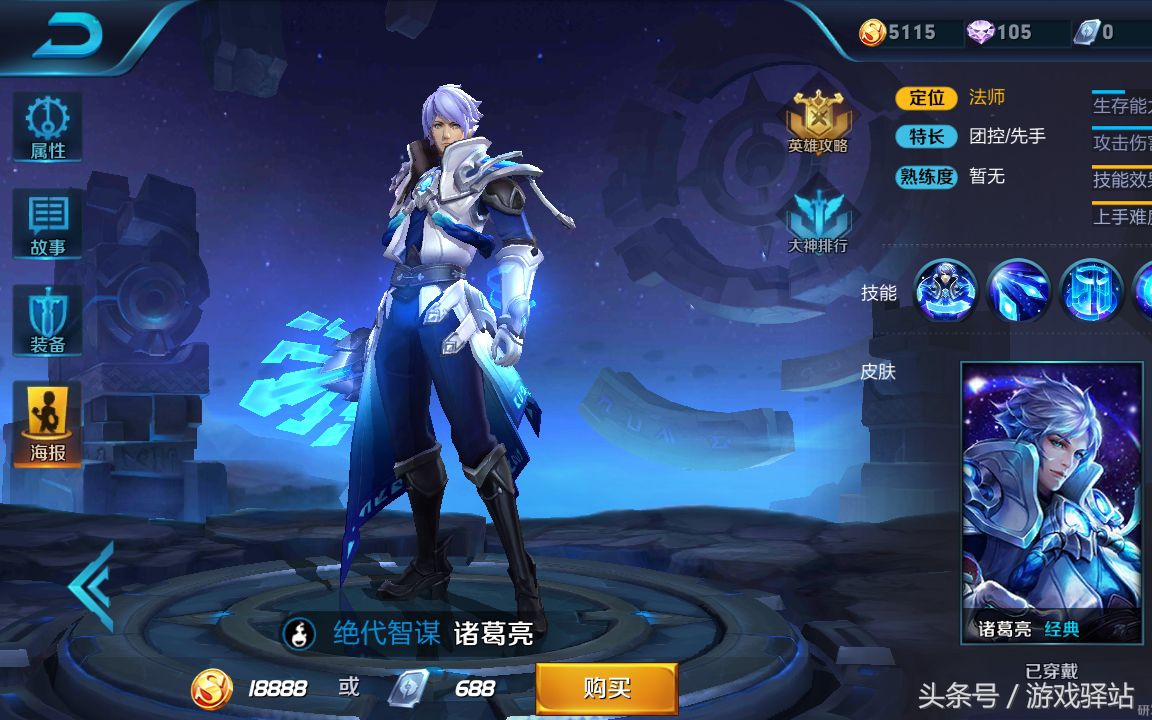The width and height of the screenshot is (1152, 720).
Task: Open the 英雄攻略 hero guide
Action: tap(818, 122)
